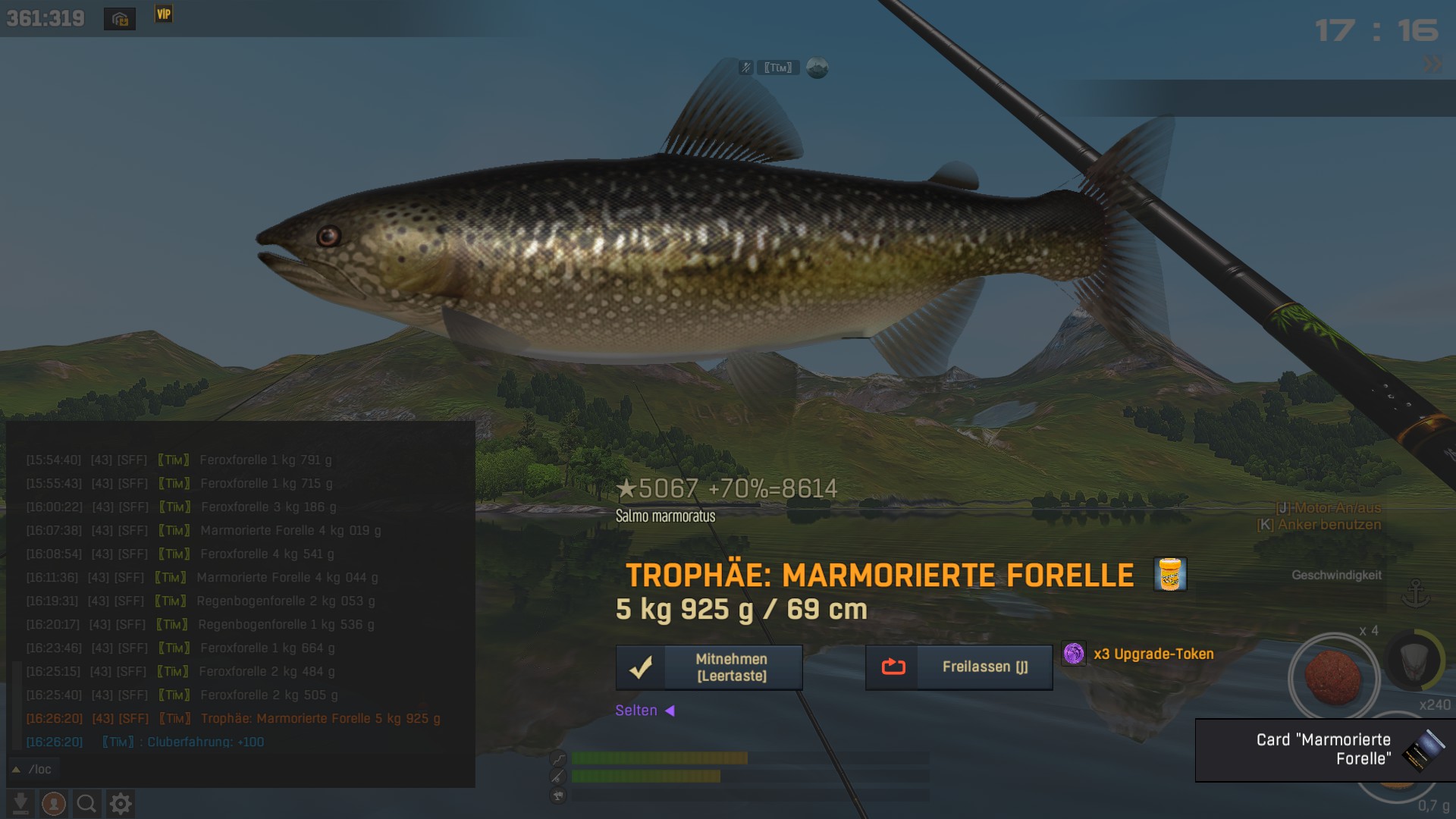The width and height of the screenshot is (1456, 819).
Task: Open settings with the gear icon
Action: click(x=121, y=803)
